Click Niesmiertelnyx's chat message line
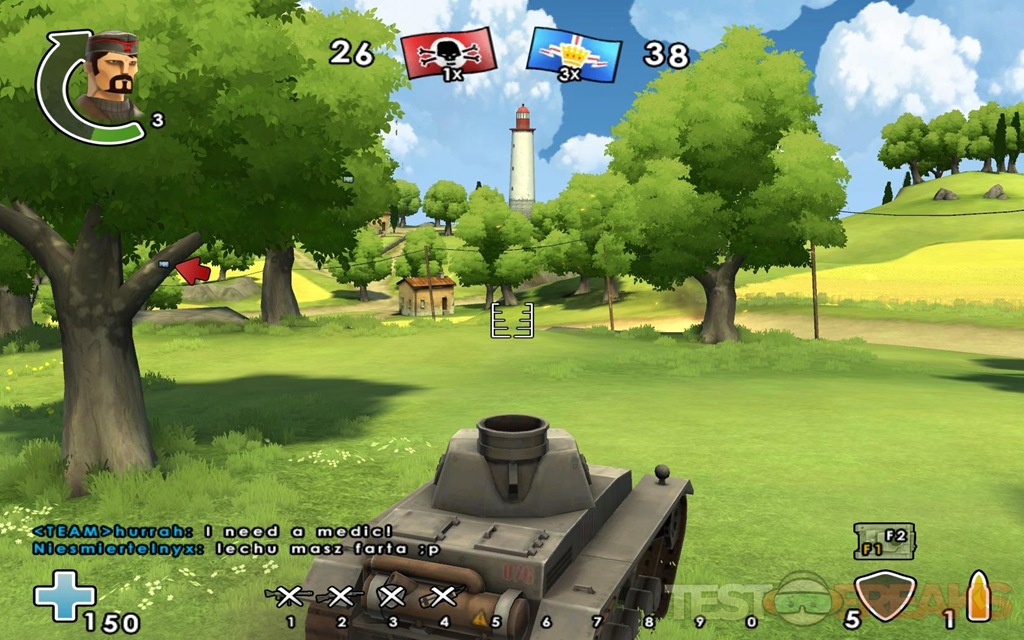 (235, 548)
